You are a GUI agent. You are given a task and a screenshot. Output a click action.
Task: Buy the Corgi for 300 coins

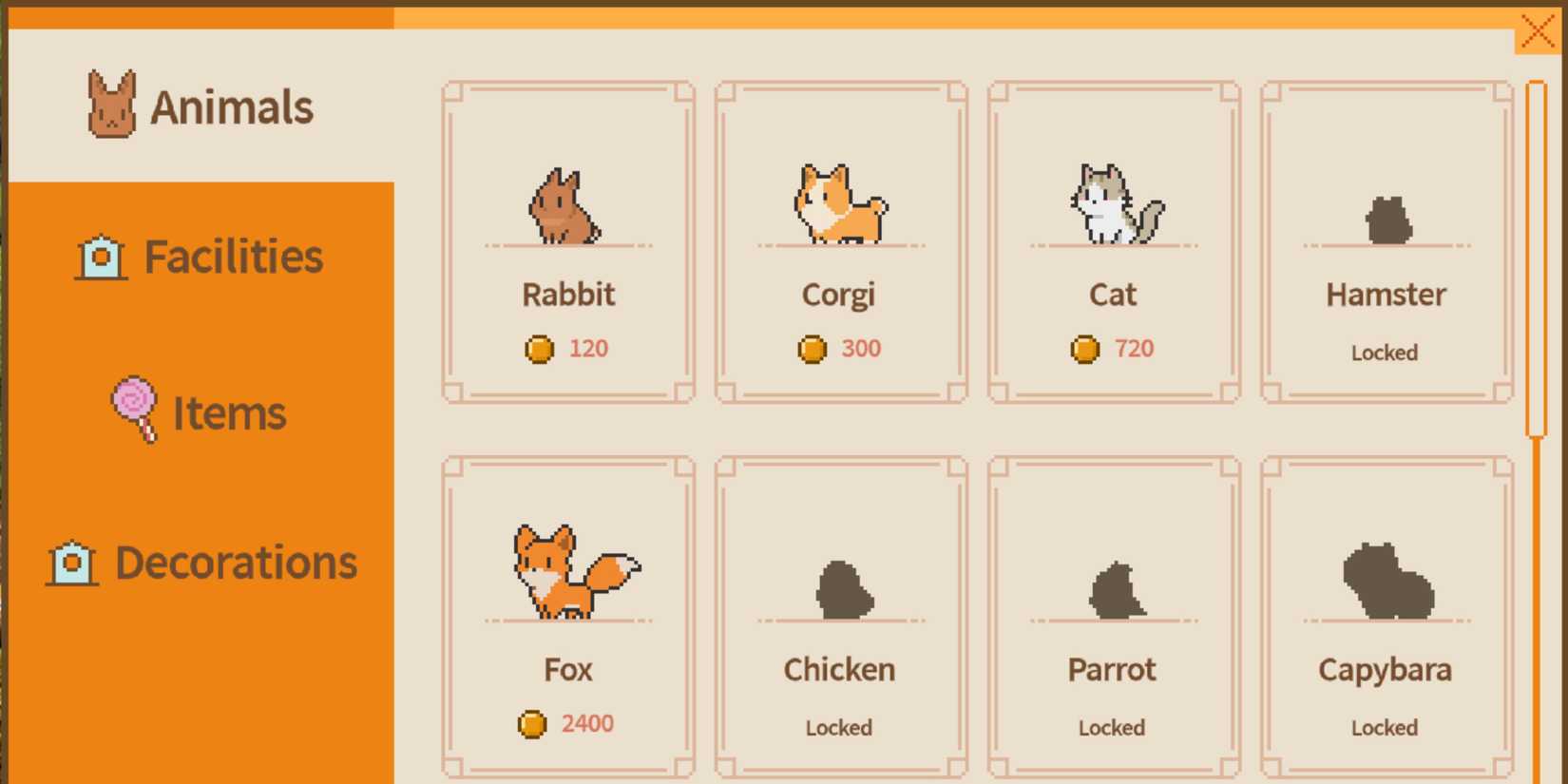pyautogui.click(x=839, y=242)
